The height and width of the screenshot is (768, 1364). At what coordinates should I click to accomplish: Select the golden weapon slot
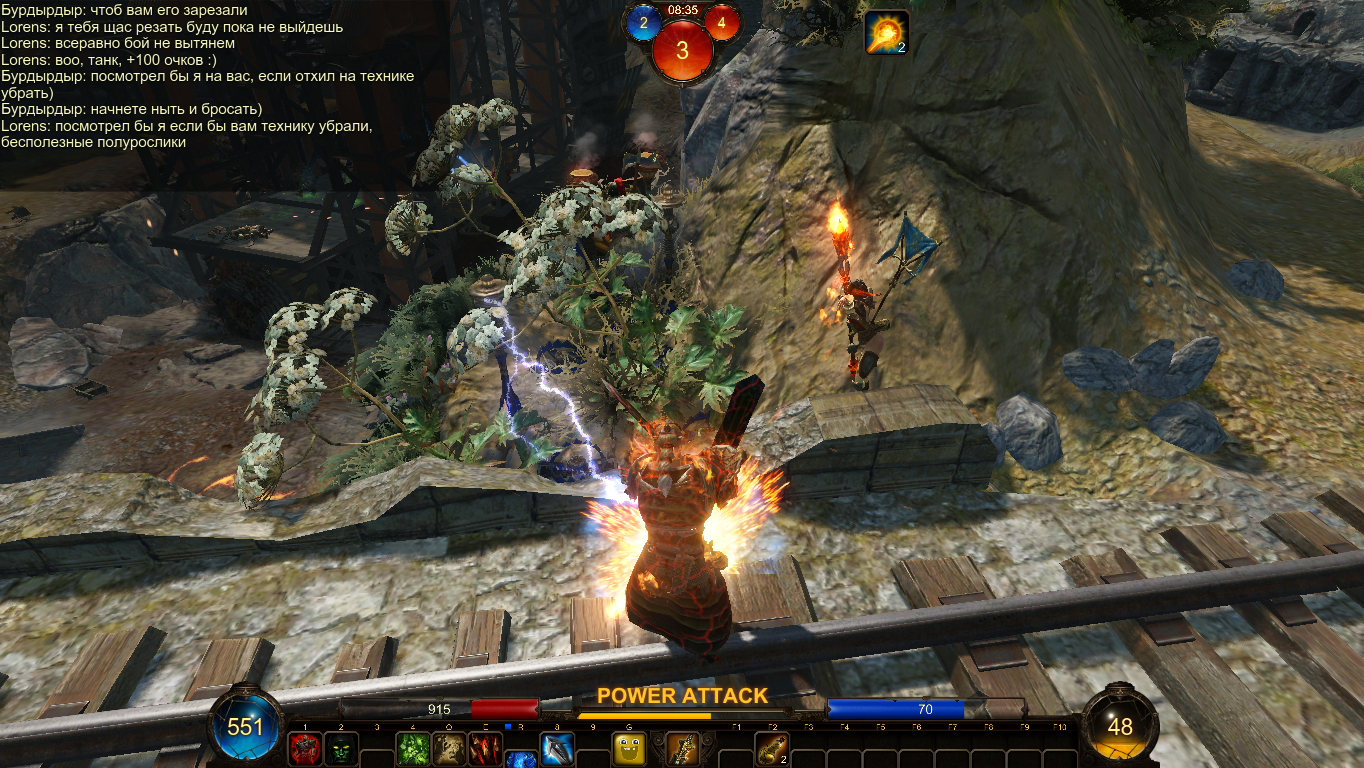tap(683, 749)
